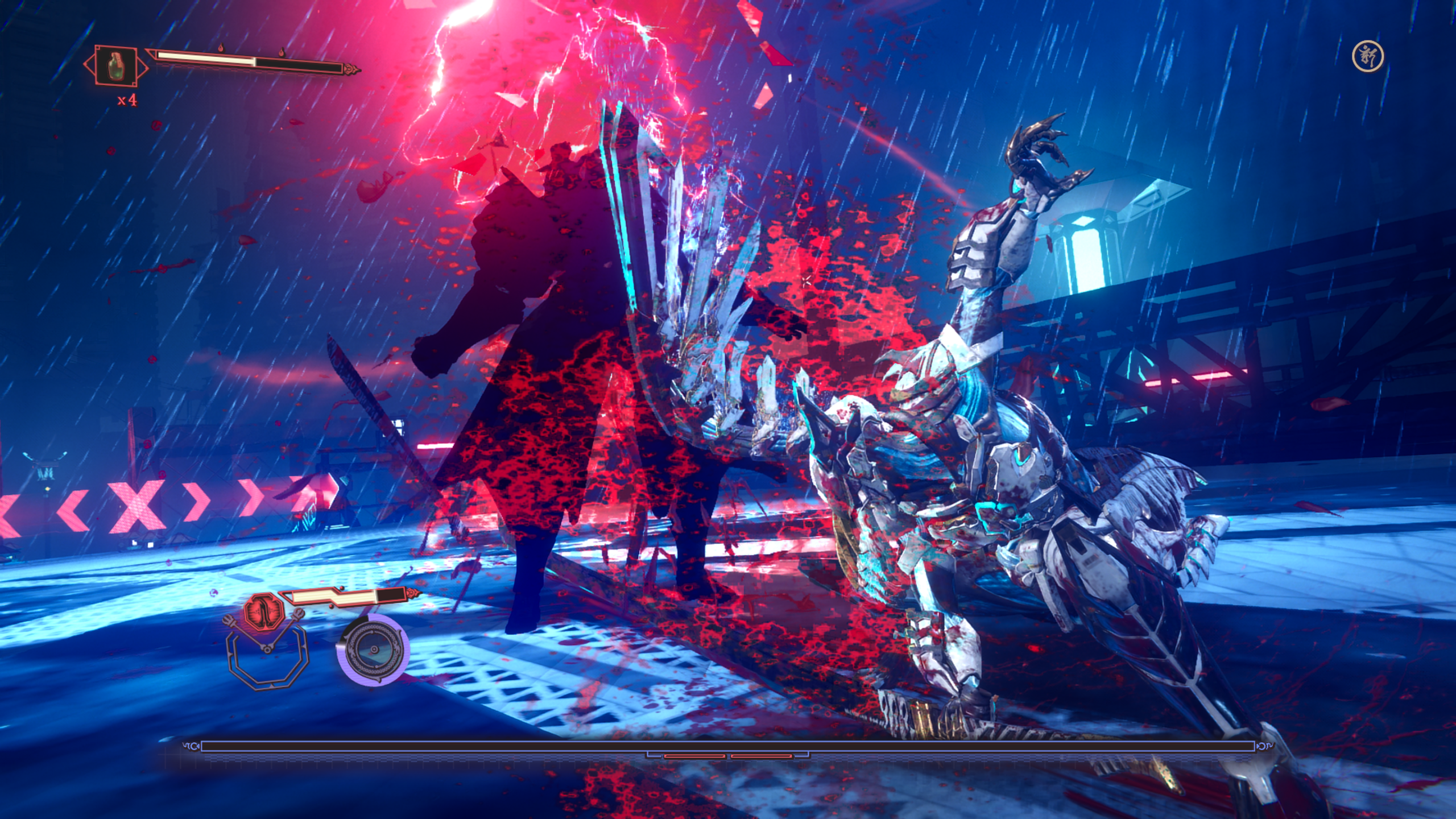Viewport: 1456px width, 819px height.
Task: Activate the red octagonal skill icon
Action: click(263, 609)
